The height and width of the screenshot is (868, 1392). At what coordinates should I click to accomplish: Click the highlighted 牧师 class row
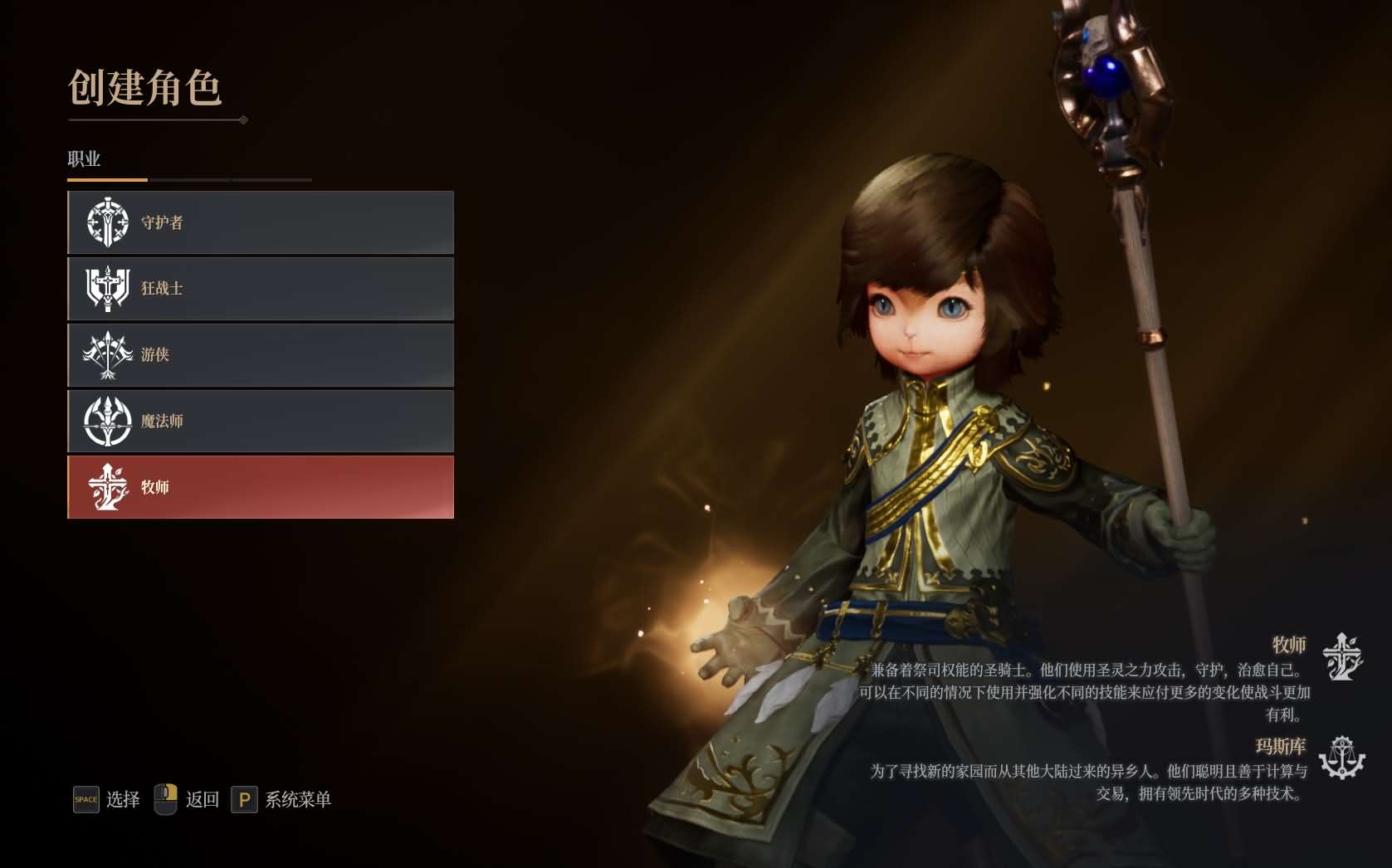click(260, 488)
